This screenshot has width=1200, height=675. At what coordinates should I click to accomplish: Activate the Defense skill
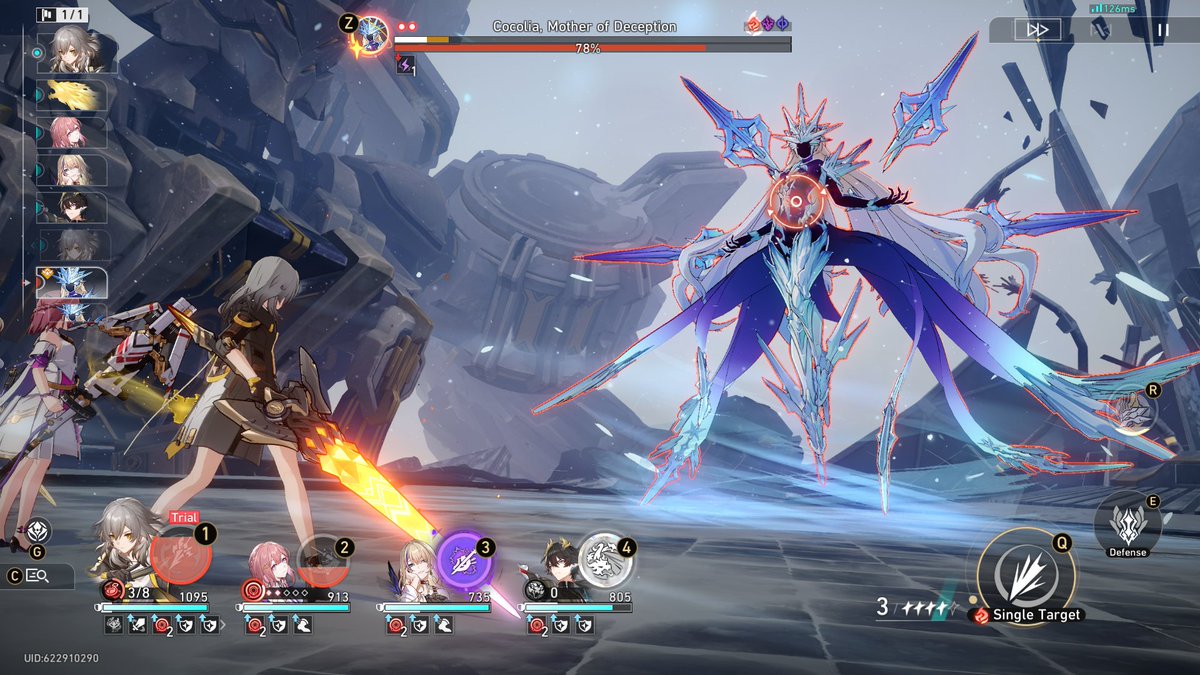pyautogui.click(x=1127, y=523)
